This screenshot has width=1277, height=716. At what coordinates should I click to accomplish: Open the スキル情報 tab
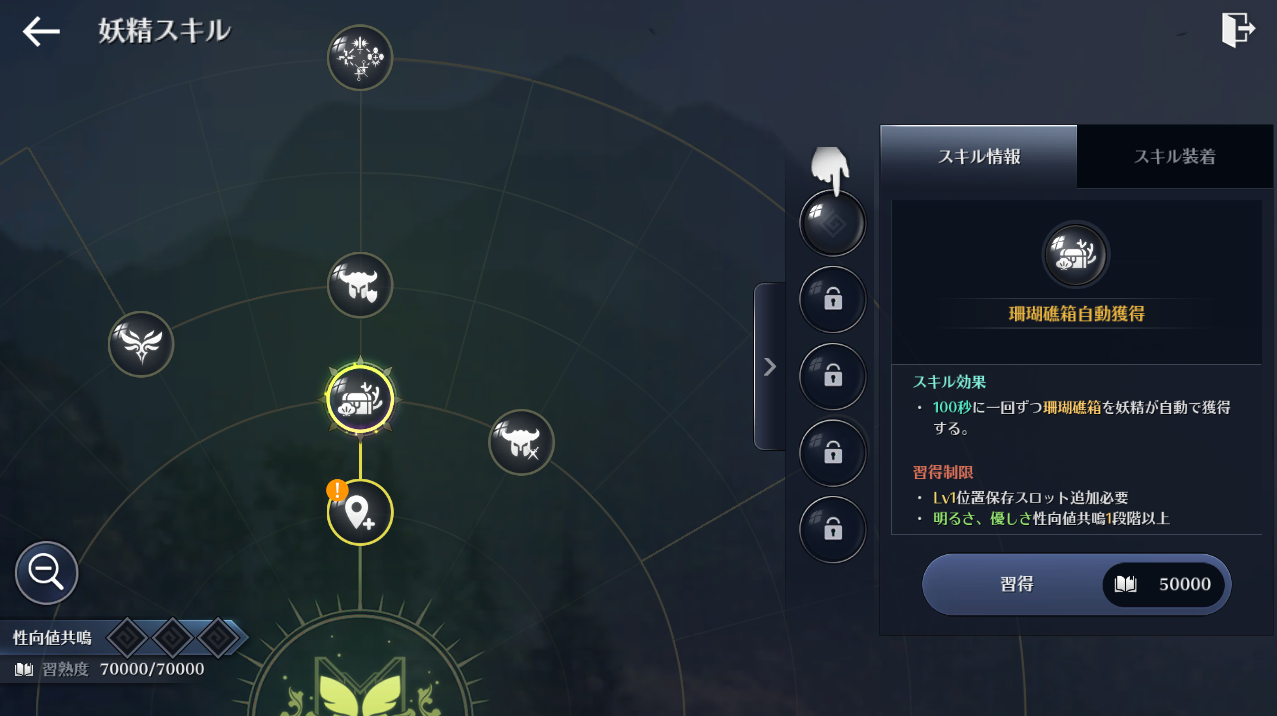click(x=978, y=156)
